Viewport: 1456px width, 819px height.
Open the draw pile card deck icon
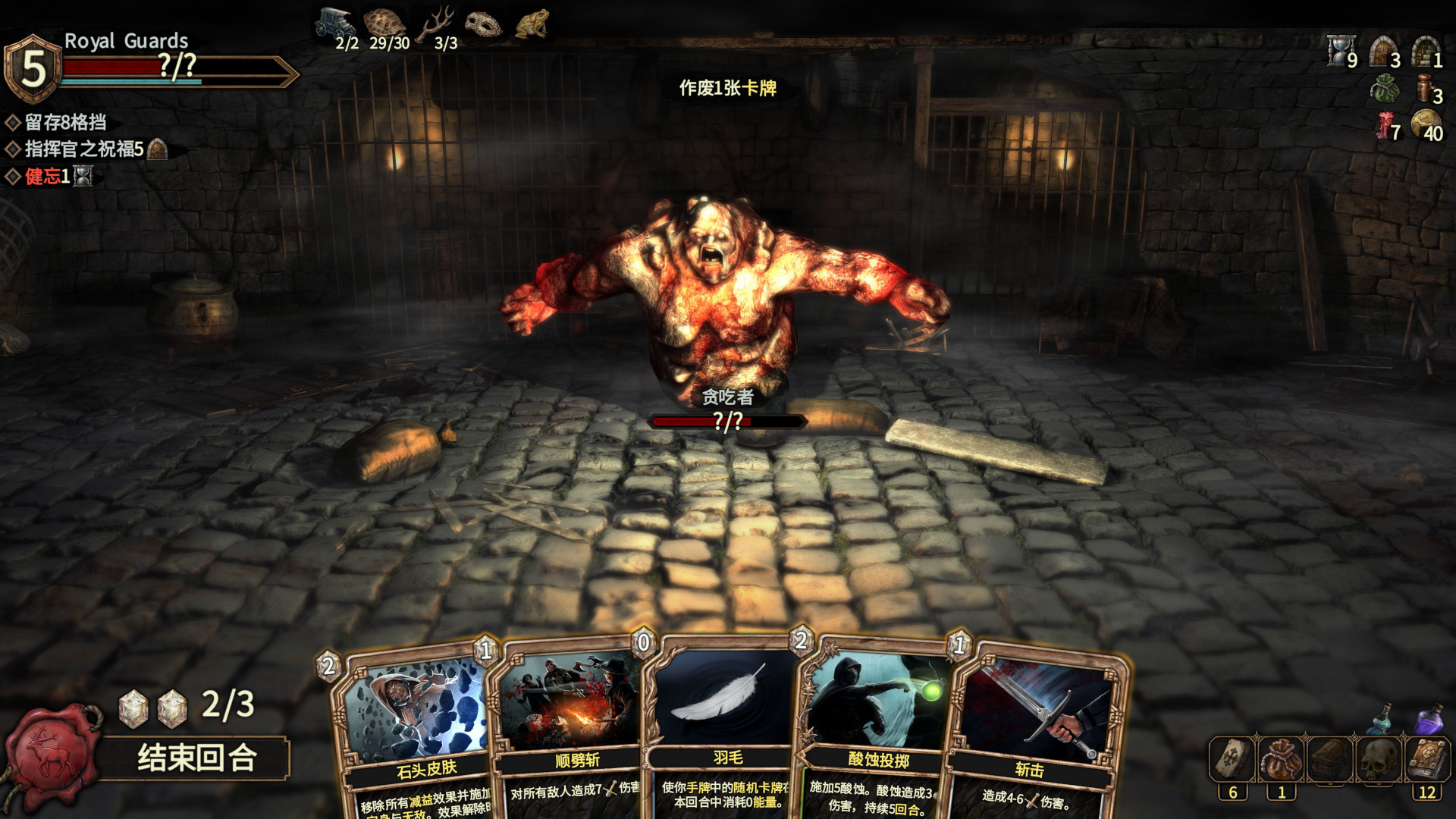point(1232,759)
